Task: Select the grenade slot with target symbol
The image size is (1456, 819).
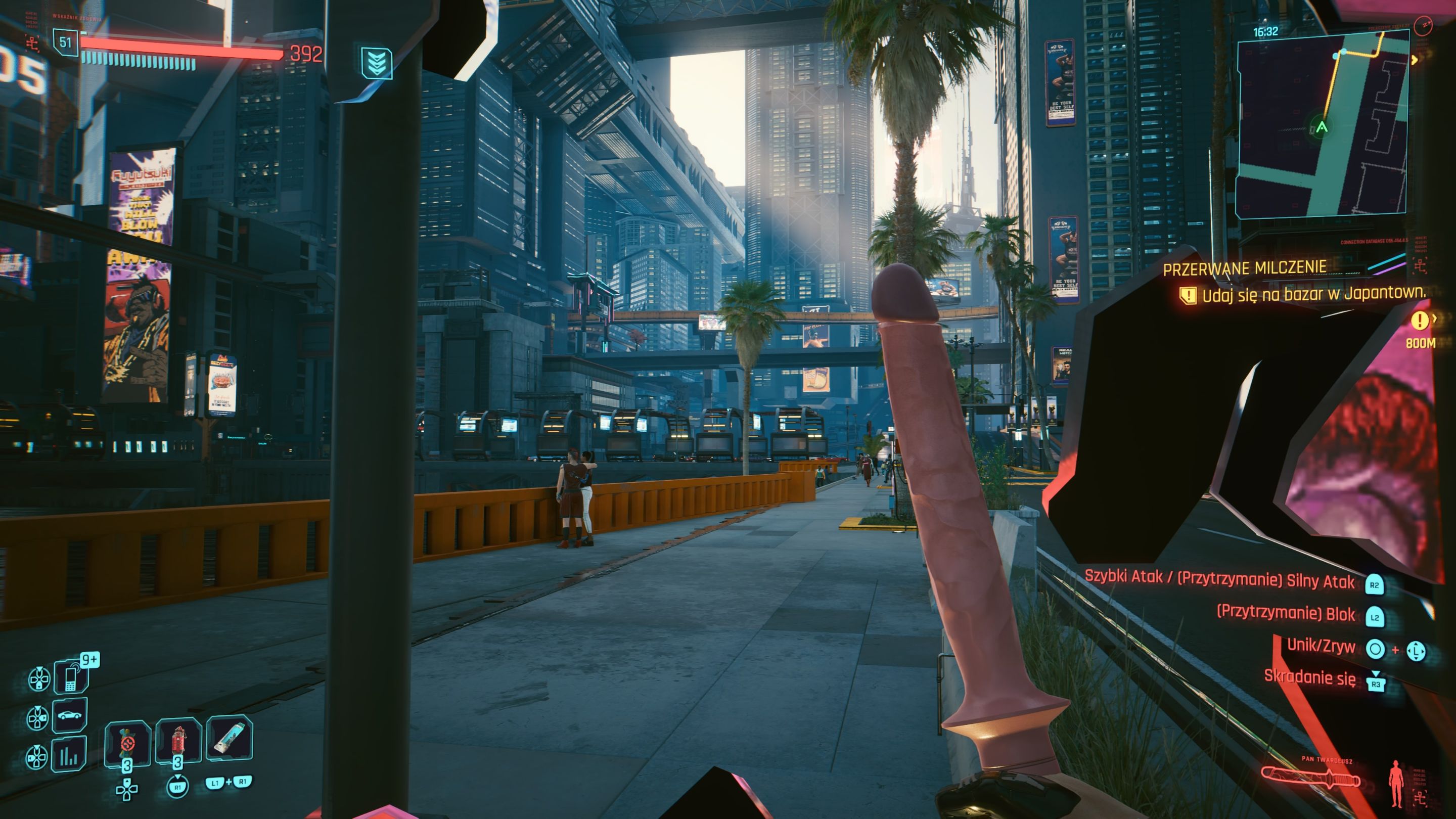Action: [x=127, y=742]
